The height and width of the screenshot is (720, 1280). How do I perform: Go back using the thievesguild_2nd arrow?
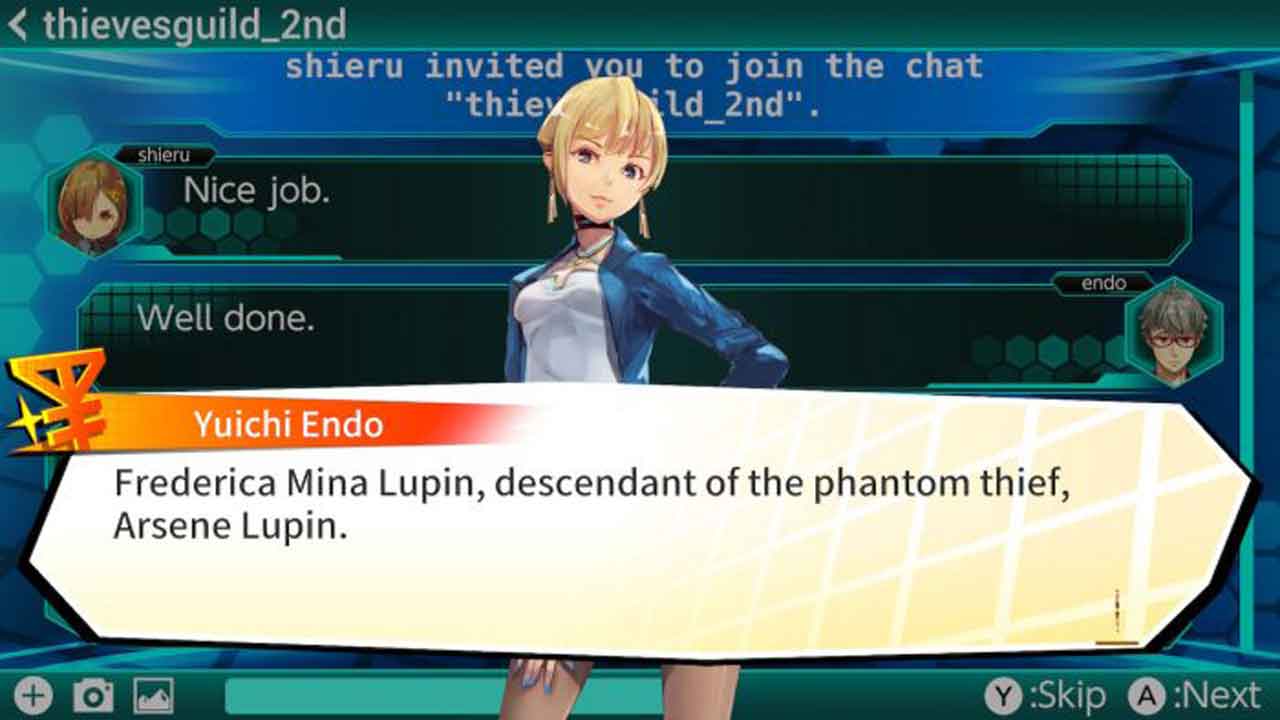18,25
